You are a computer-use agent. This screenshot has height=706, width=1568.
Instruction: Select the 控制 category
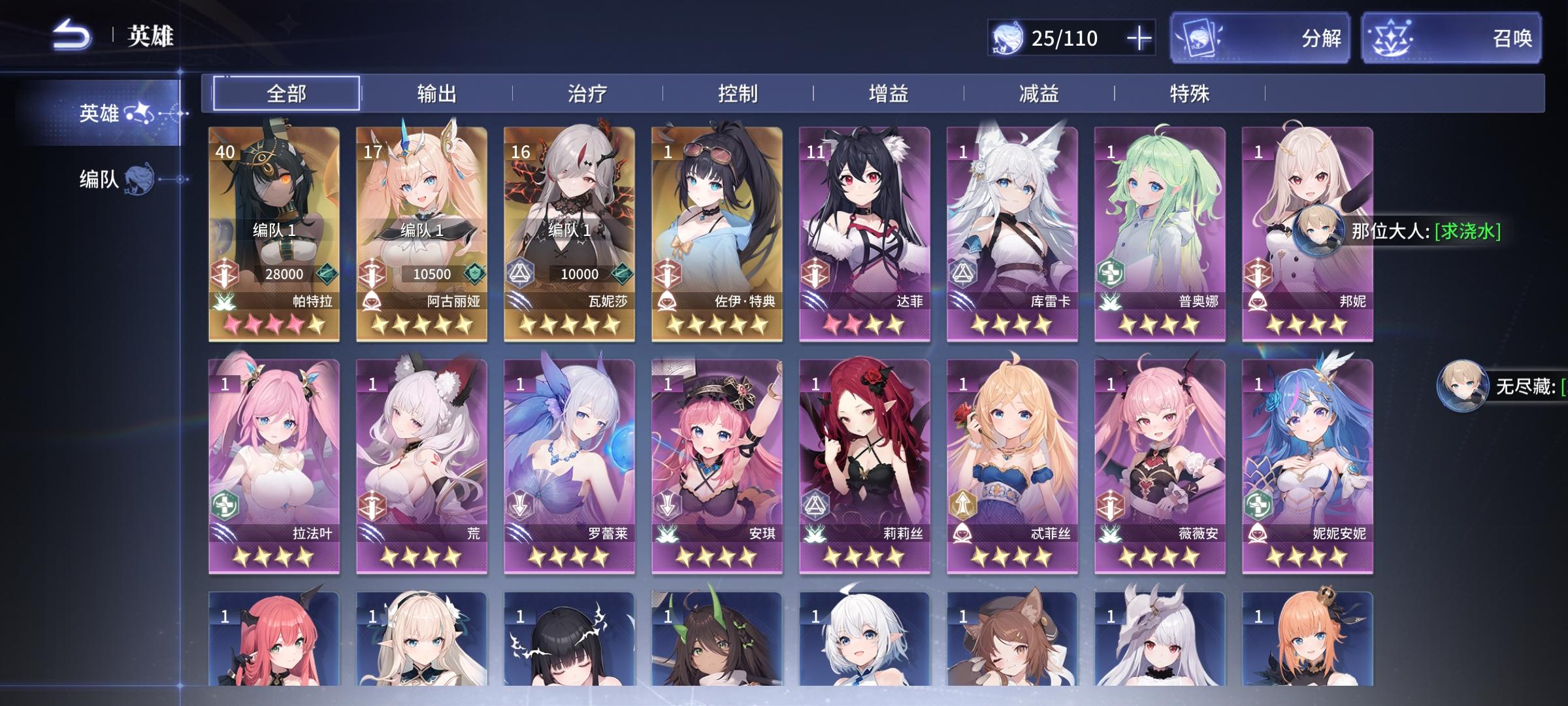coord(742,93)
